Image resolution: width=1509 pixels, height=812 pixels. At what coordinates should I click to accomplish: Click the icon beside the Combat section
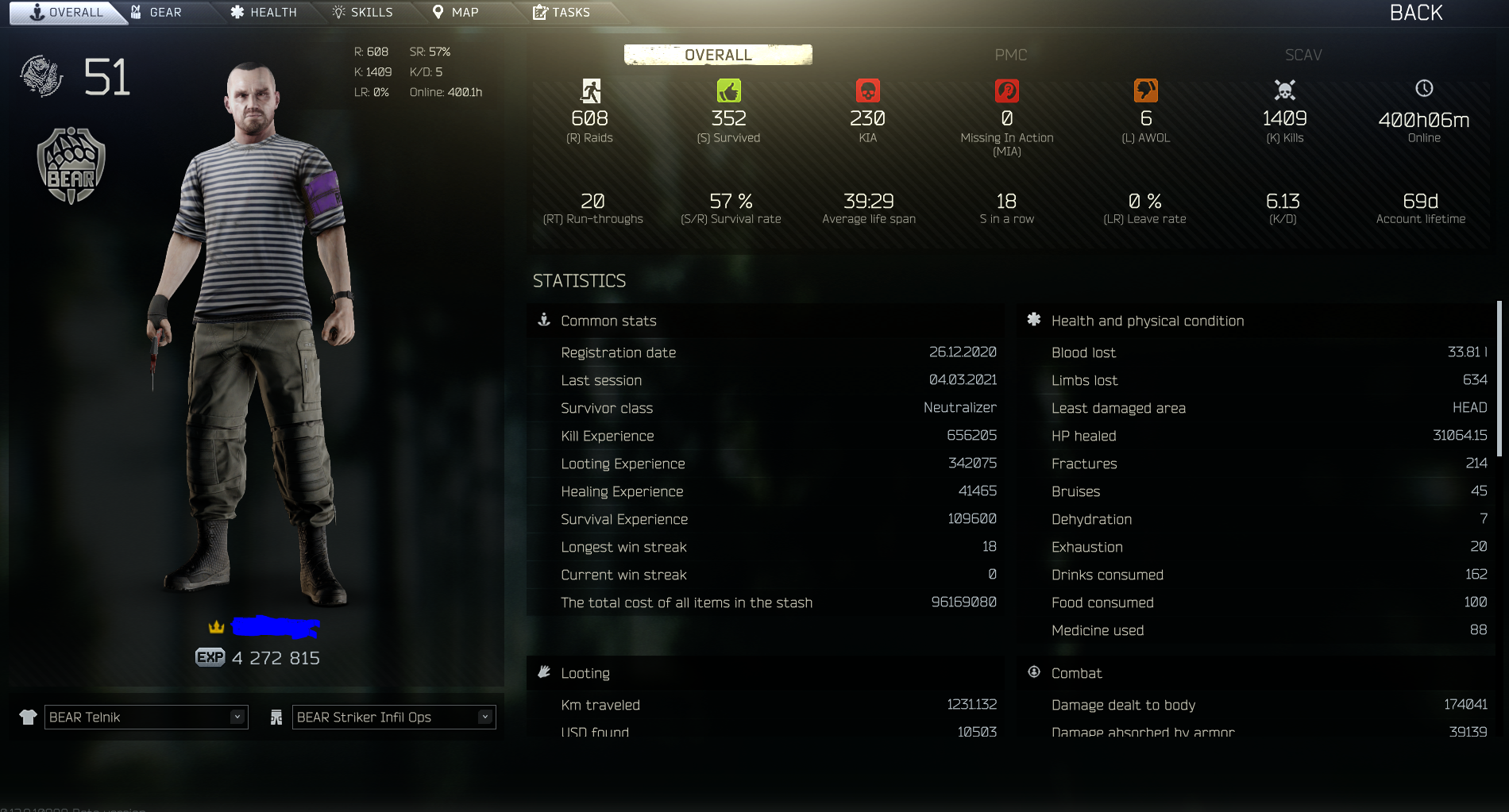tap(1033, 672)
